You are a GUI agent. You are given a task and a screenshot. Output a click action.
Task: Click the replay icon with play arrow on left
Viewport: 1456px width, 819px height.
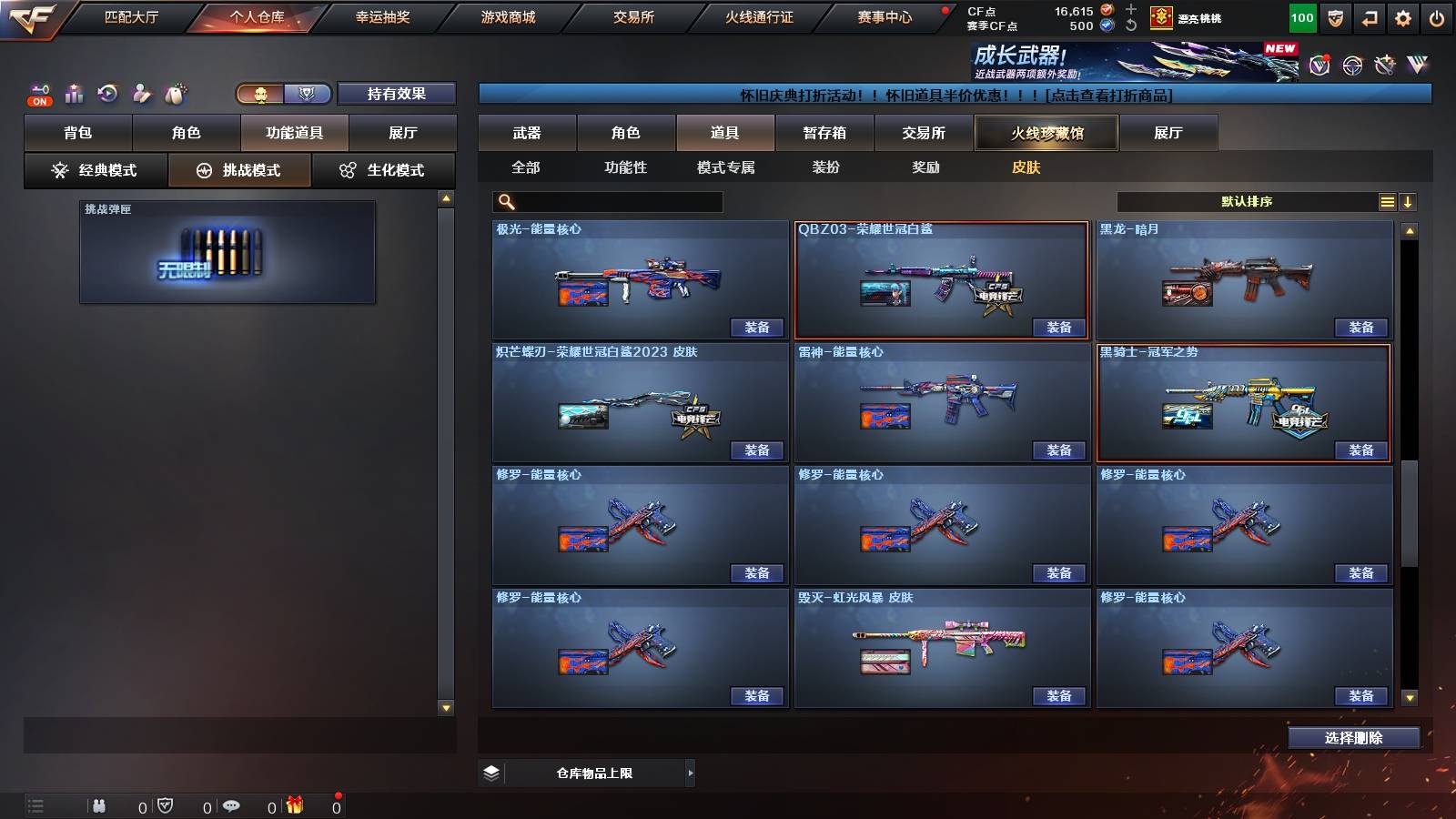[109, 93]
